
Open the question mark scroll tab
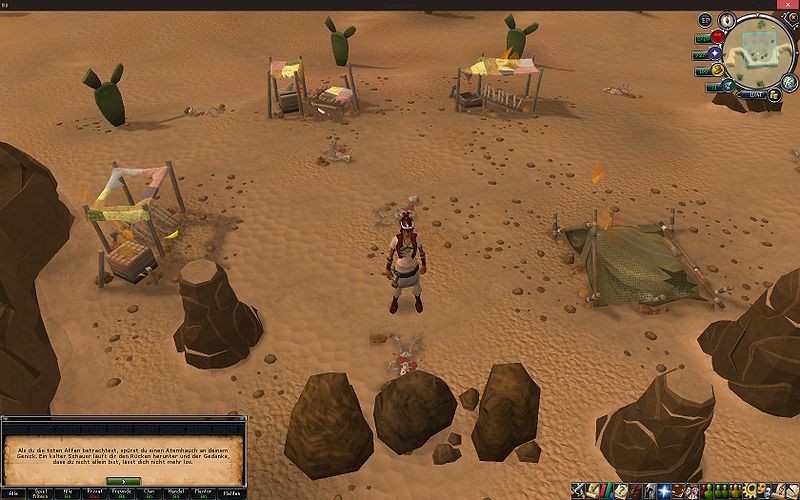point(621,492)
